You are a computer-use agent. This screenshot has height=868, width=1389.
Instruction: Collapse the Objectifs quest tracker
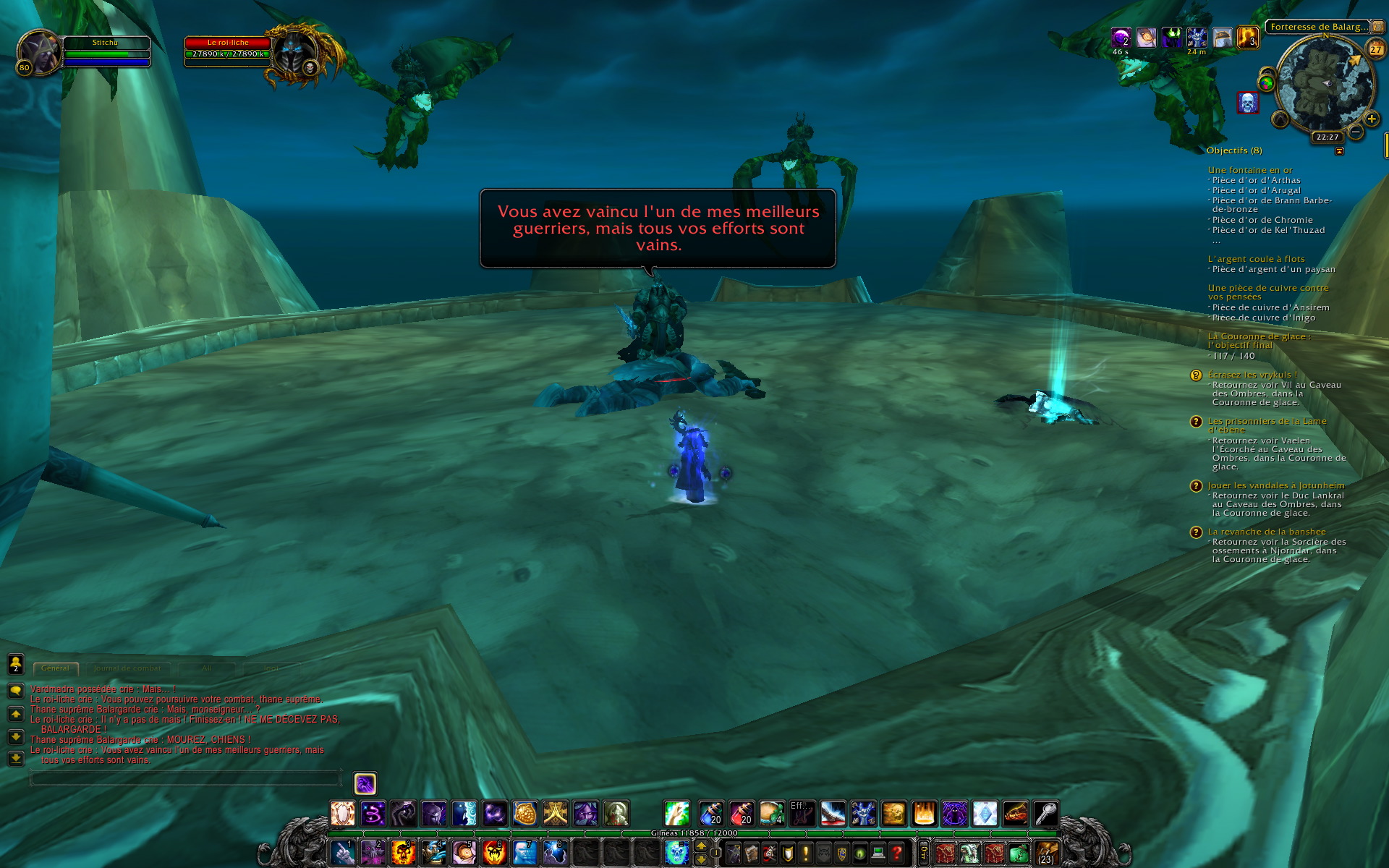coord(1339,151)
